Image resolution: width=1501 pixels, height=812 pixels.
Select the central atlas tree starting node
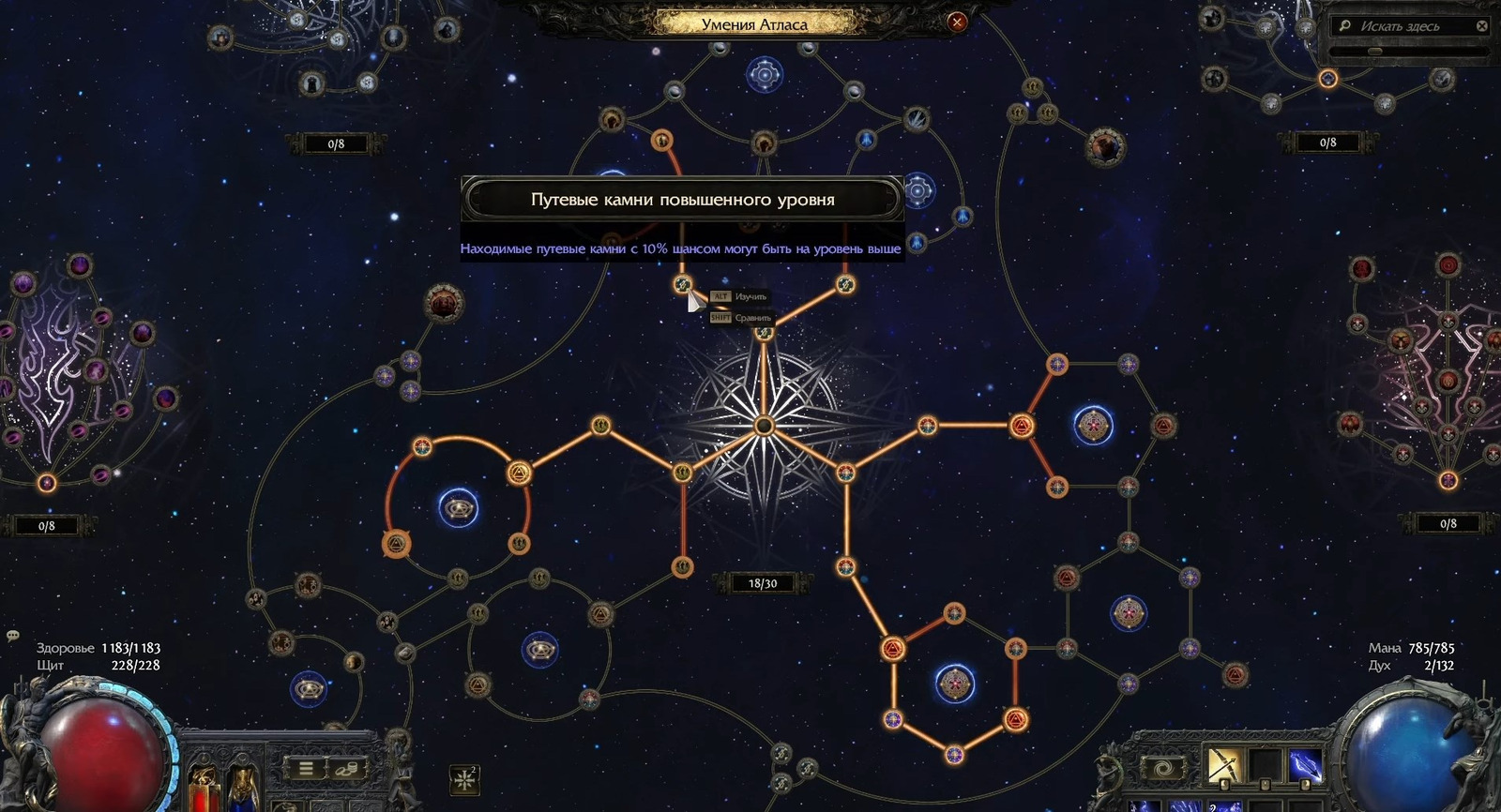[x=764, y=427]
